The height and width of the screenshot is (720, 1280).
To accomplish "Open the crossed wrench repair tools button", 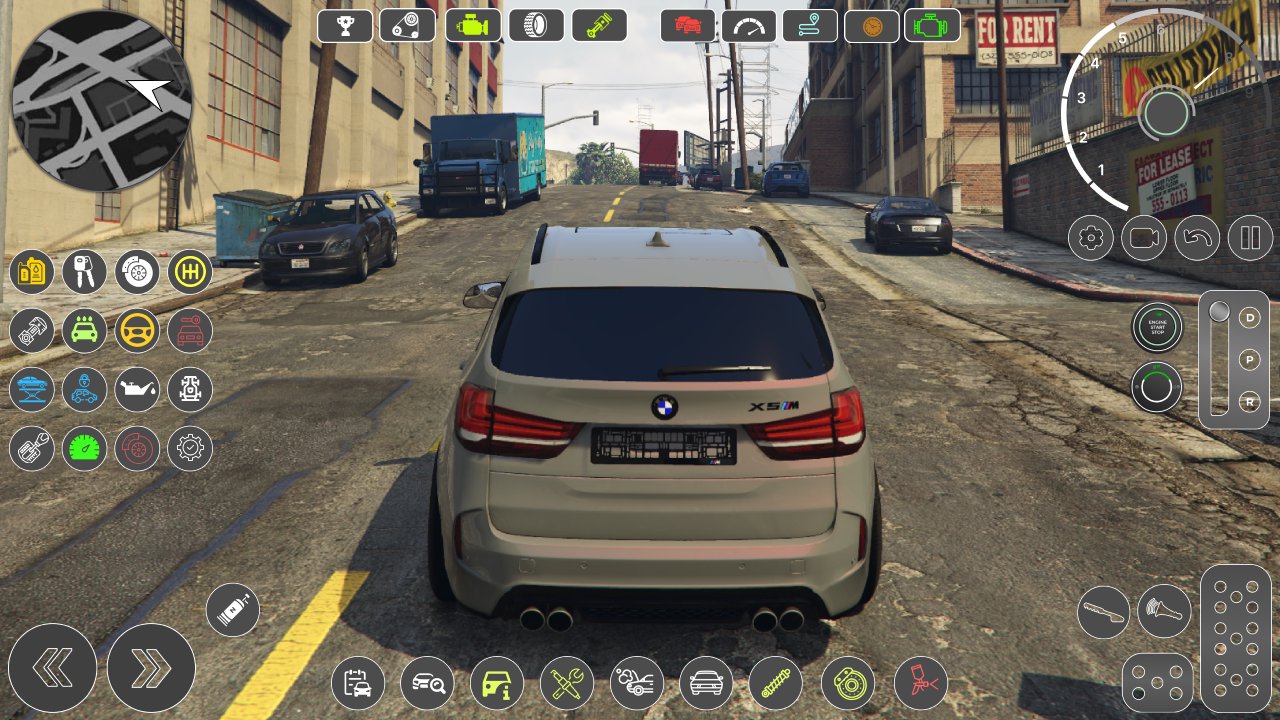I will (x=567, y=684).
